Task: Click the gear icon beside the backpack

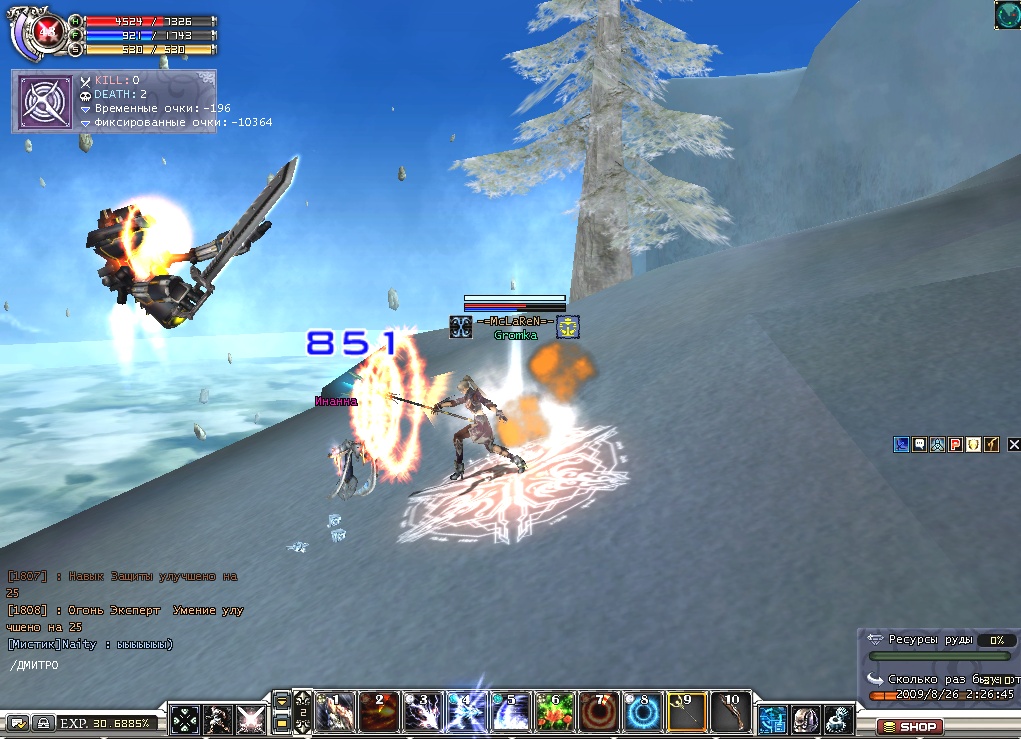Action: (838, 719)
